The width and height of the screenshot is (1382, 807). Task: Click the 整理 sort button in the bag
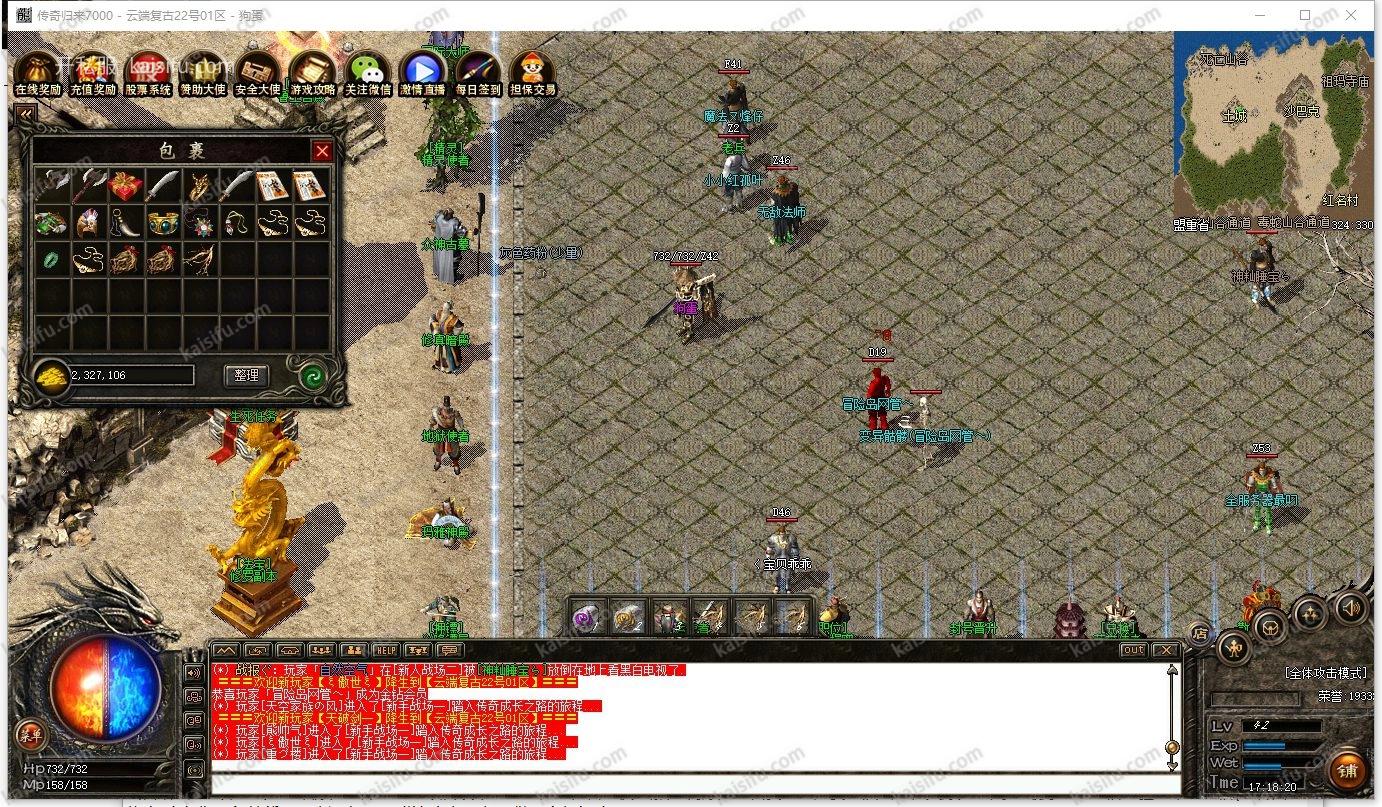[246, 375]
